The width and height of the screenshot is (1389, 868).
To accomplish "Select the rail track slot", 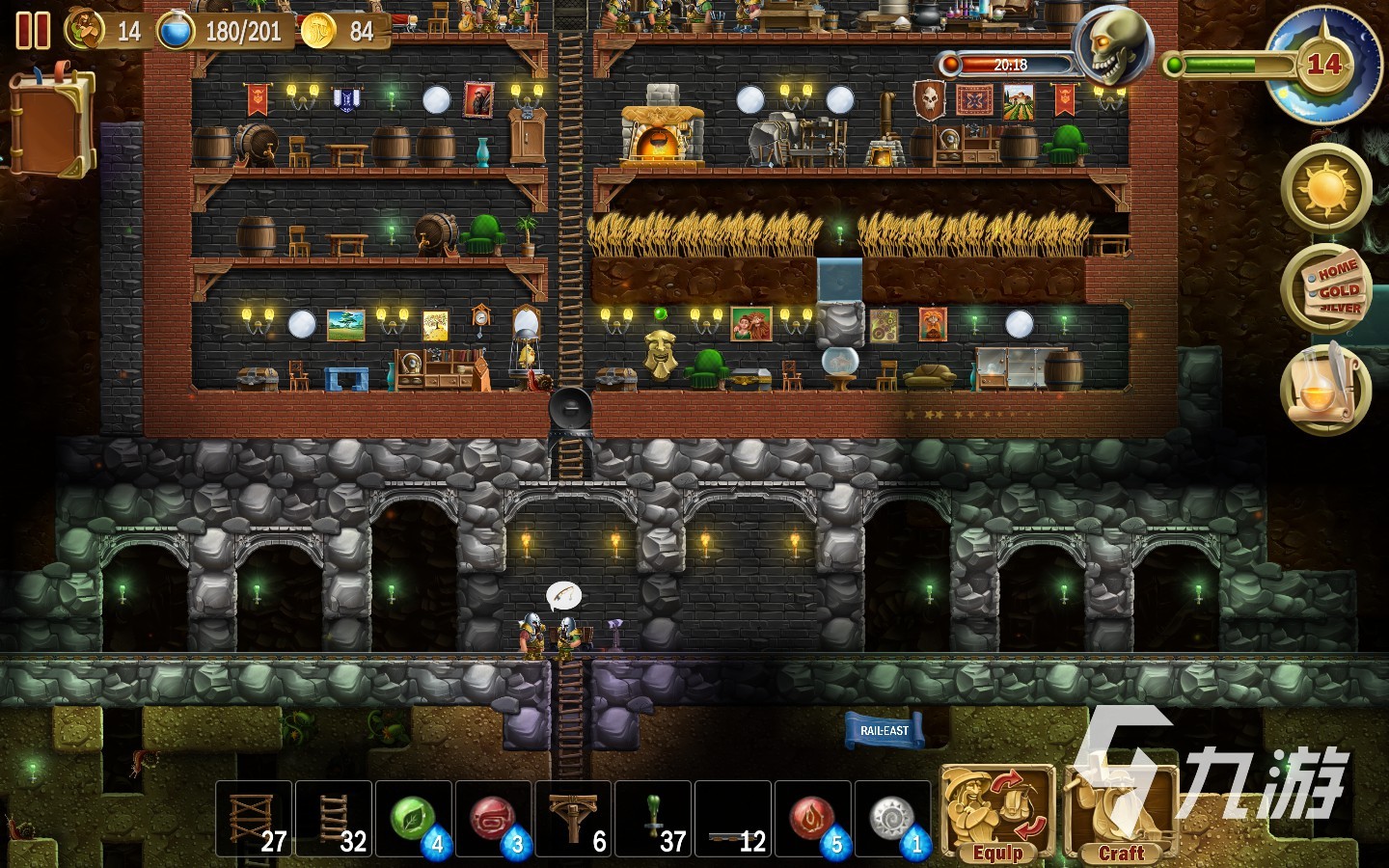I will pos(734,819).
